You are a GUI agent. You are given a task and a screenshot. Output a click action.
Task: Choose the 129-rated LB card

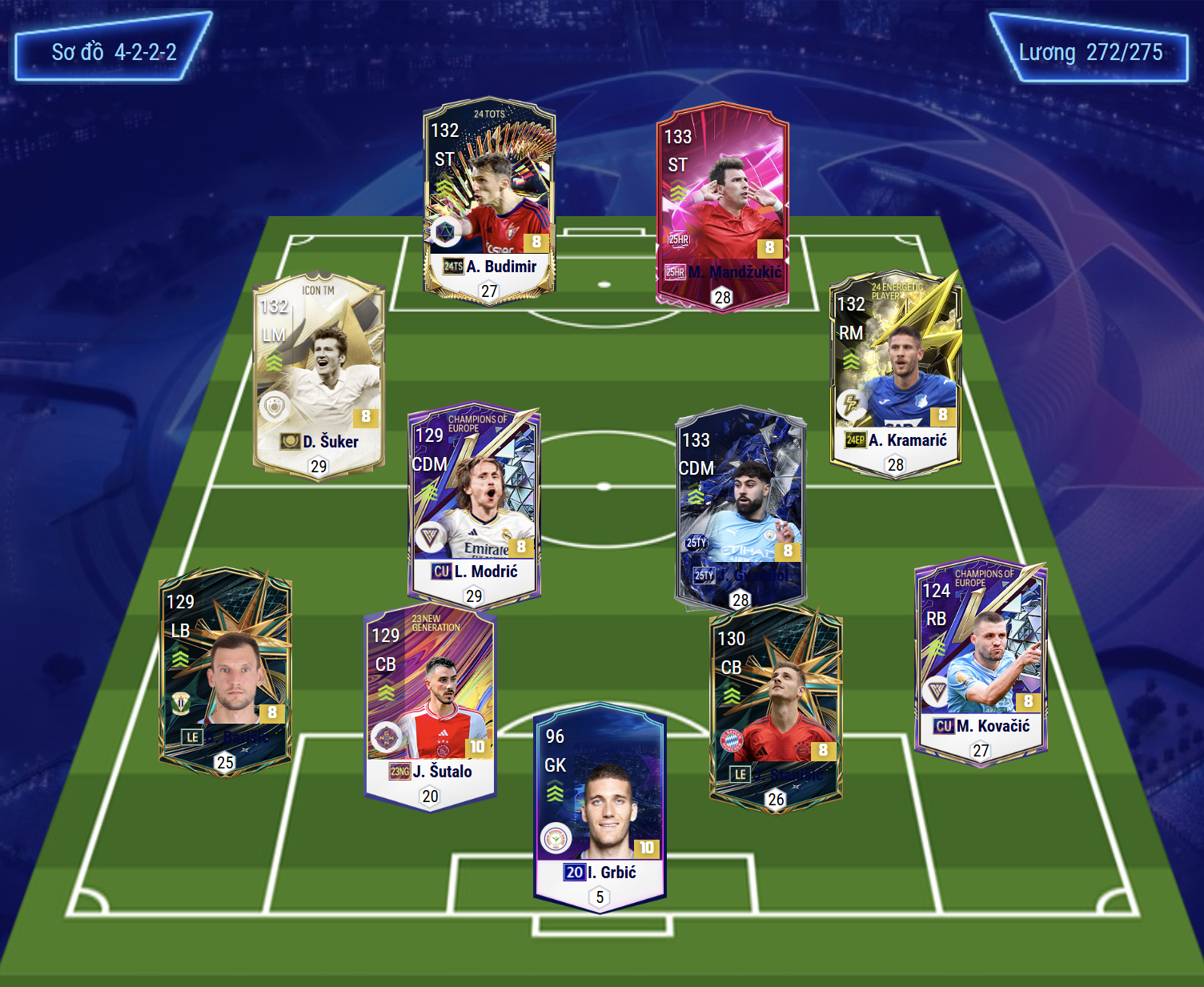point(225,671)
